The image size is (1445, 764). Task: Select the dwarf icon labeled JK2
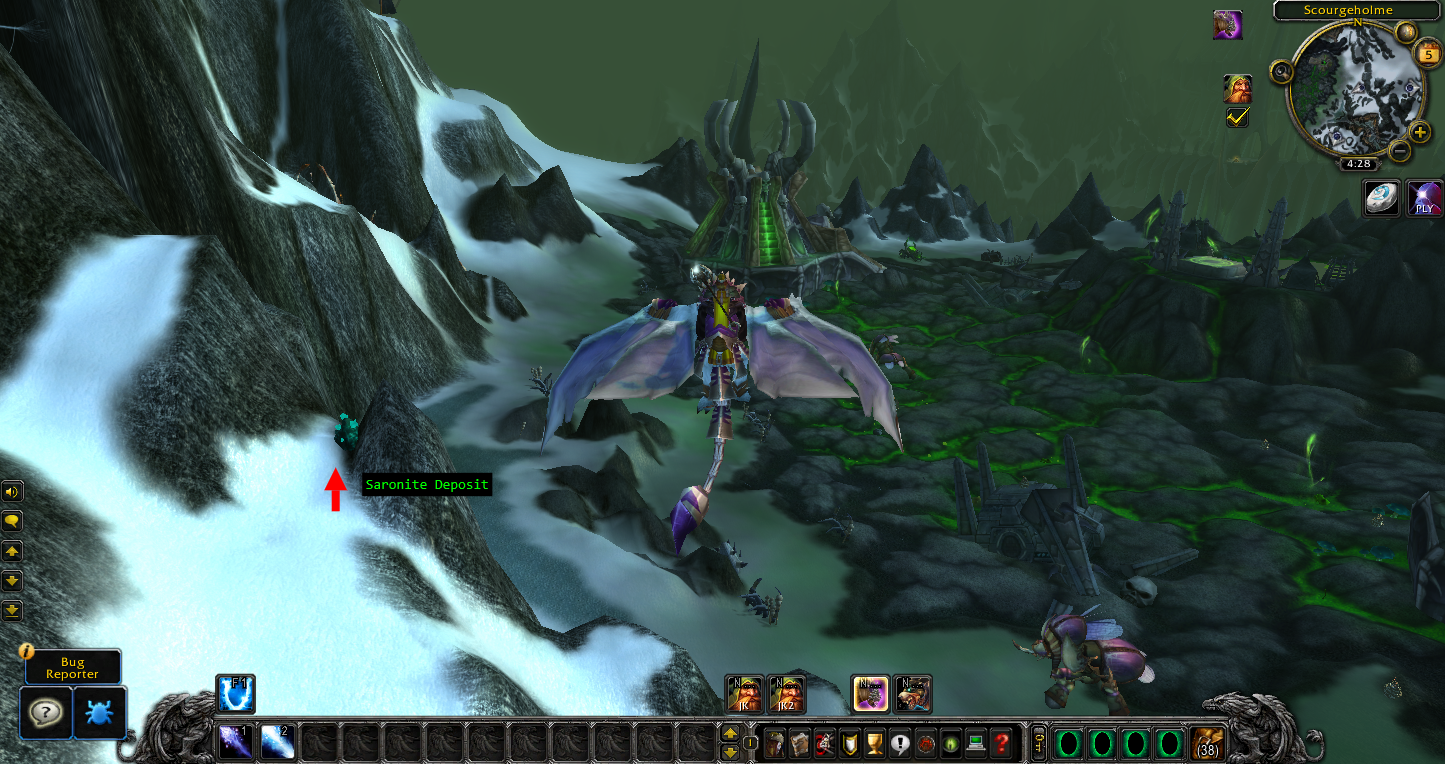click(x=786, y=693)
